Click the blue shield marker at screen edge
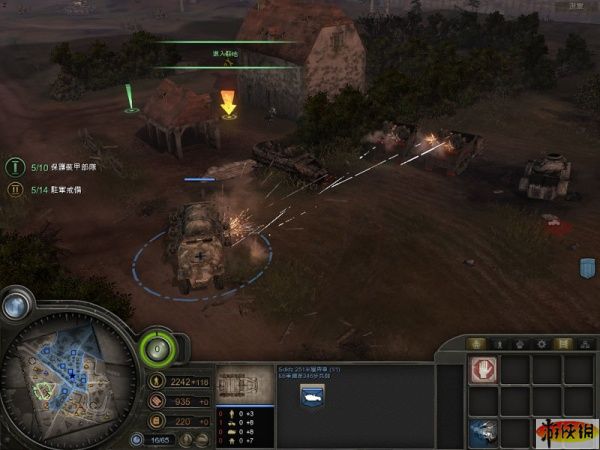This screenshot has width=600, height=450. (x=588, y=268)
